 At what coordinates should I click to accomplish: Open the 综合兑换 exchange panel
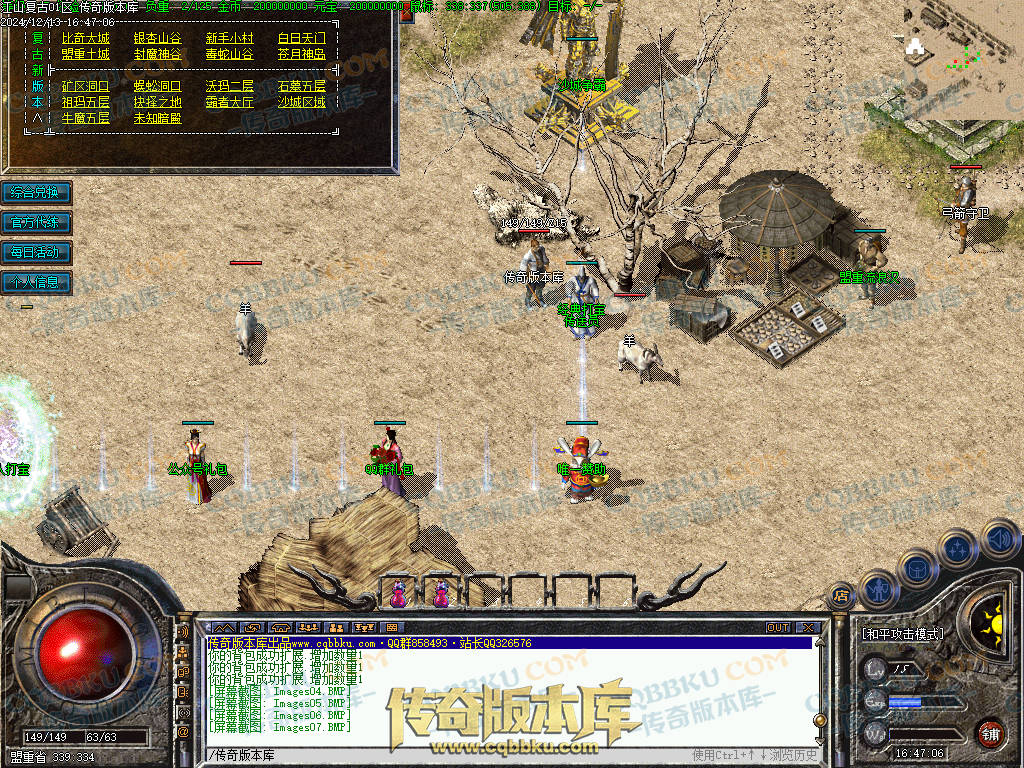tap(36, 192)
